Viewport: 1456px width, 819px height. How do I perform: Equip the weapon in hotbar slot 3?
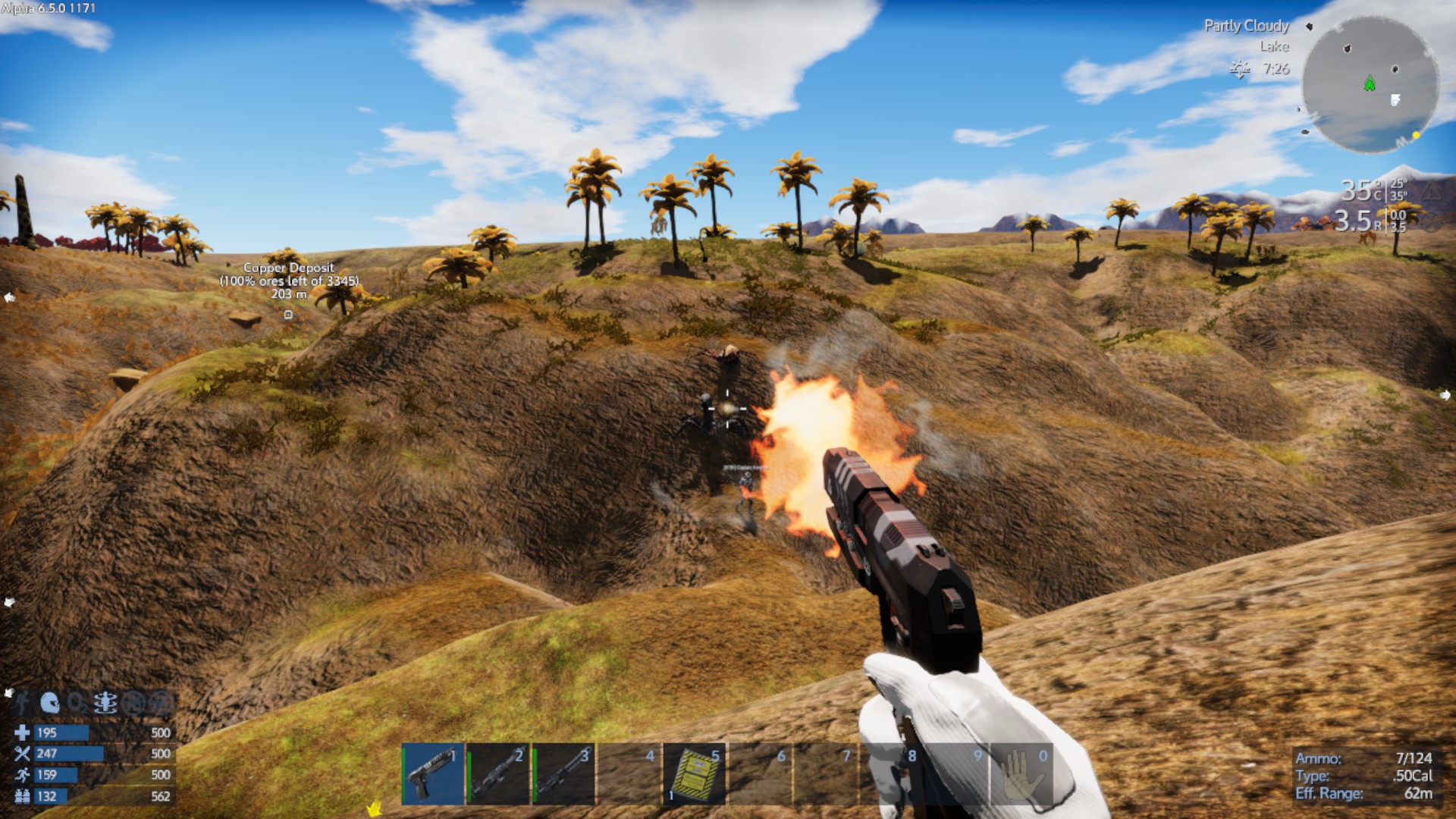pyautogui.click(x=563, y=773)
